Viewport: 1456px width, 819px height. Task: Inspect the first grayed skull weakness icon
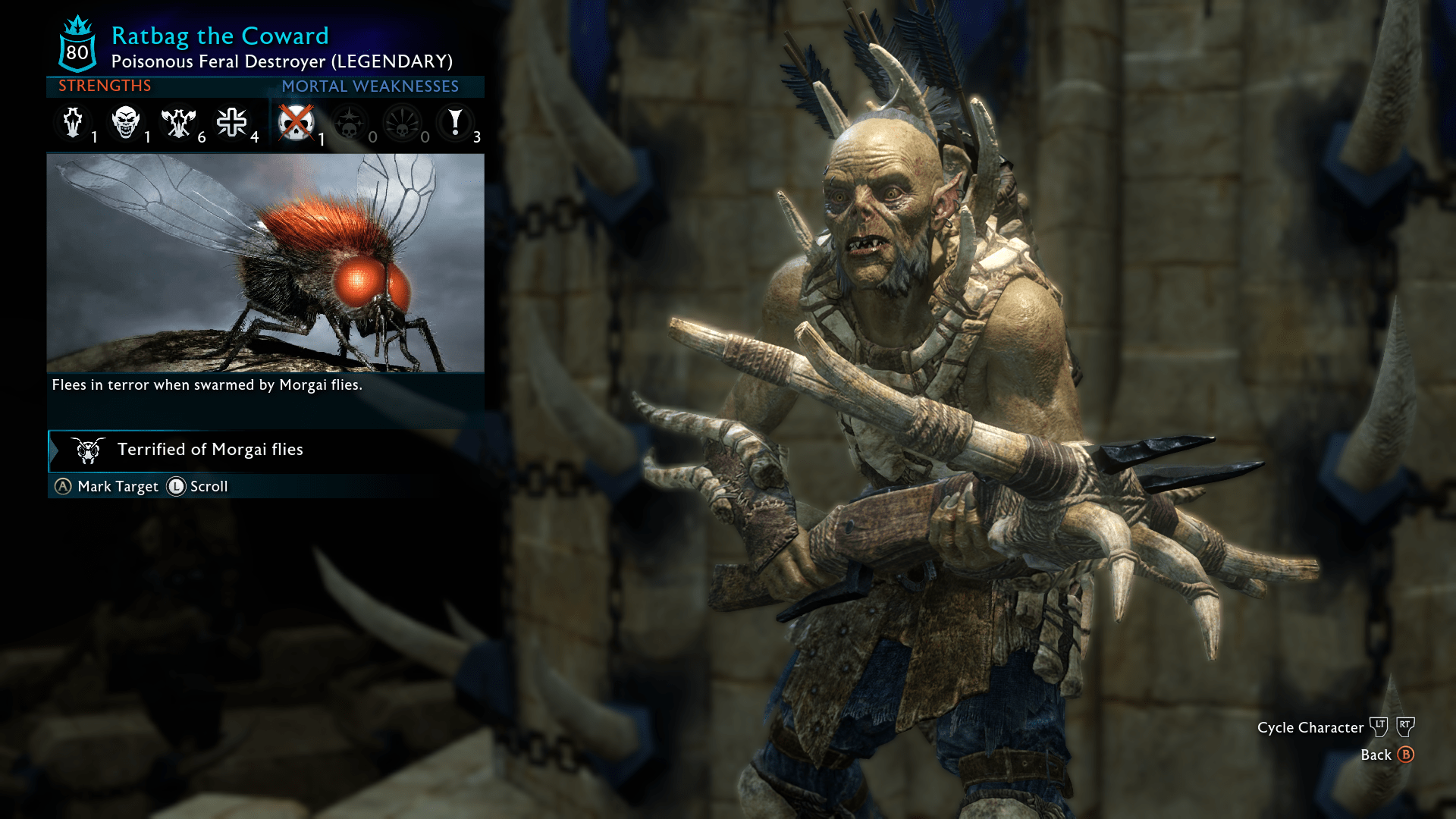click(349, 123)
